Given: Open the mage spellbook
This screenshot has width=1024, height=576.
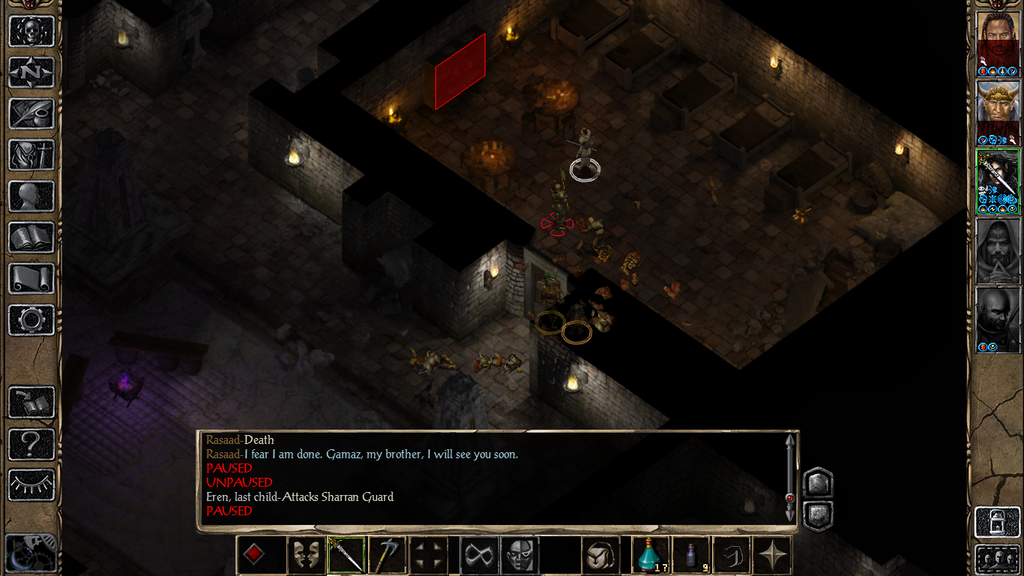Looking at the screenshot, I should click(x=31, y=237).
